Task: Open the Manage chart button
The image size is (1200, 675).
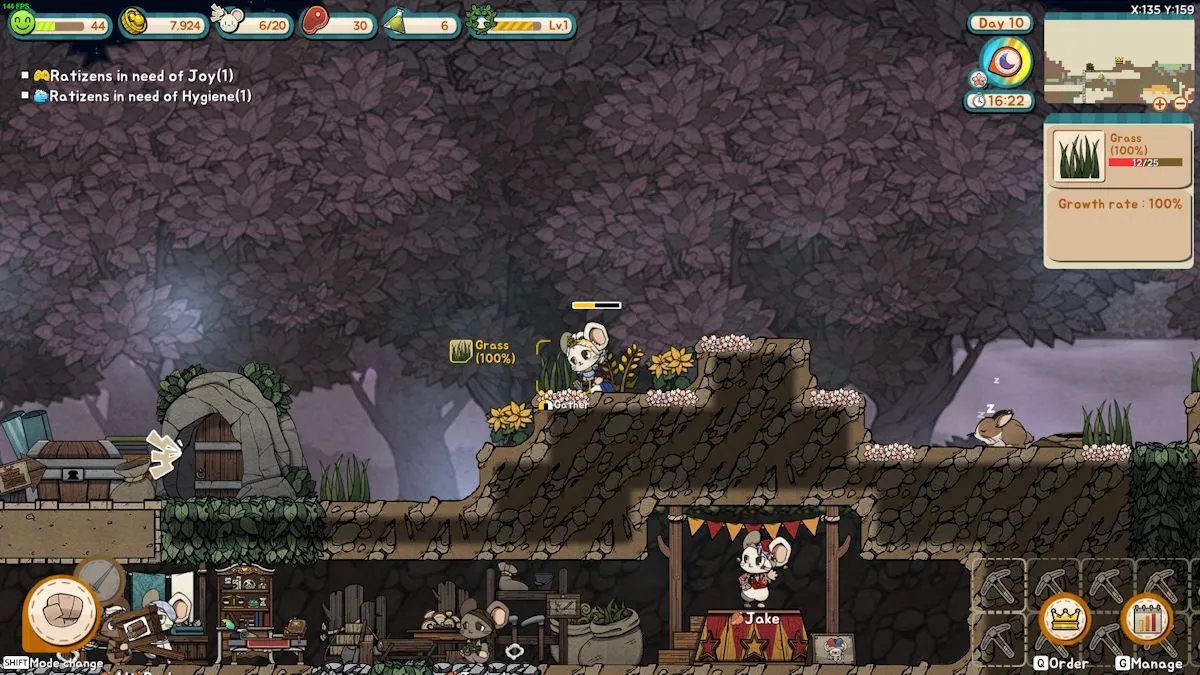Action: pos(1145,620)
